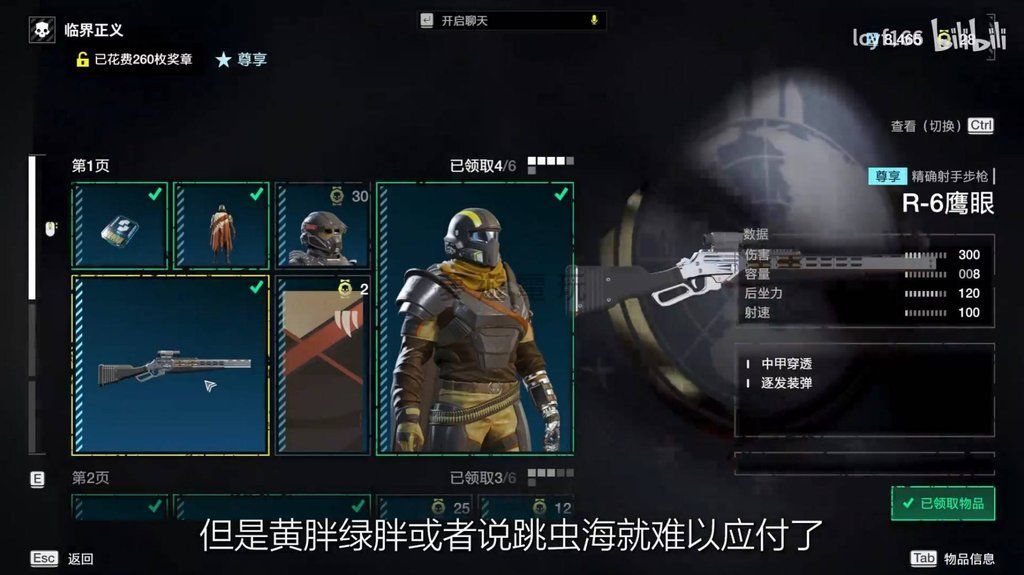The height and width of the screenshot is (575, 1024).
Task: Select the Super Credits pack tile
Action: point(120,226)
